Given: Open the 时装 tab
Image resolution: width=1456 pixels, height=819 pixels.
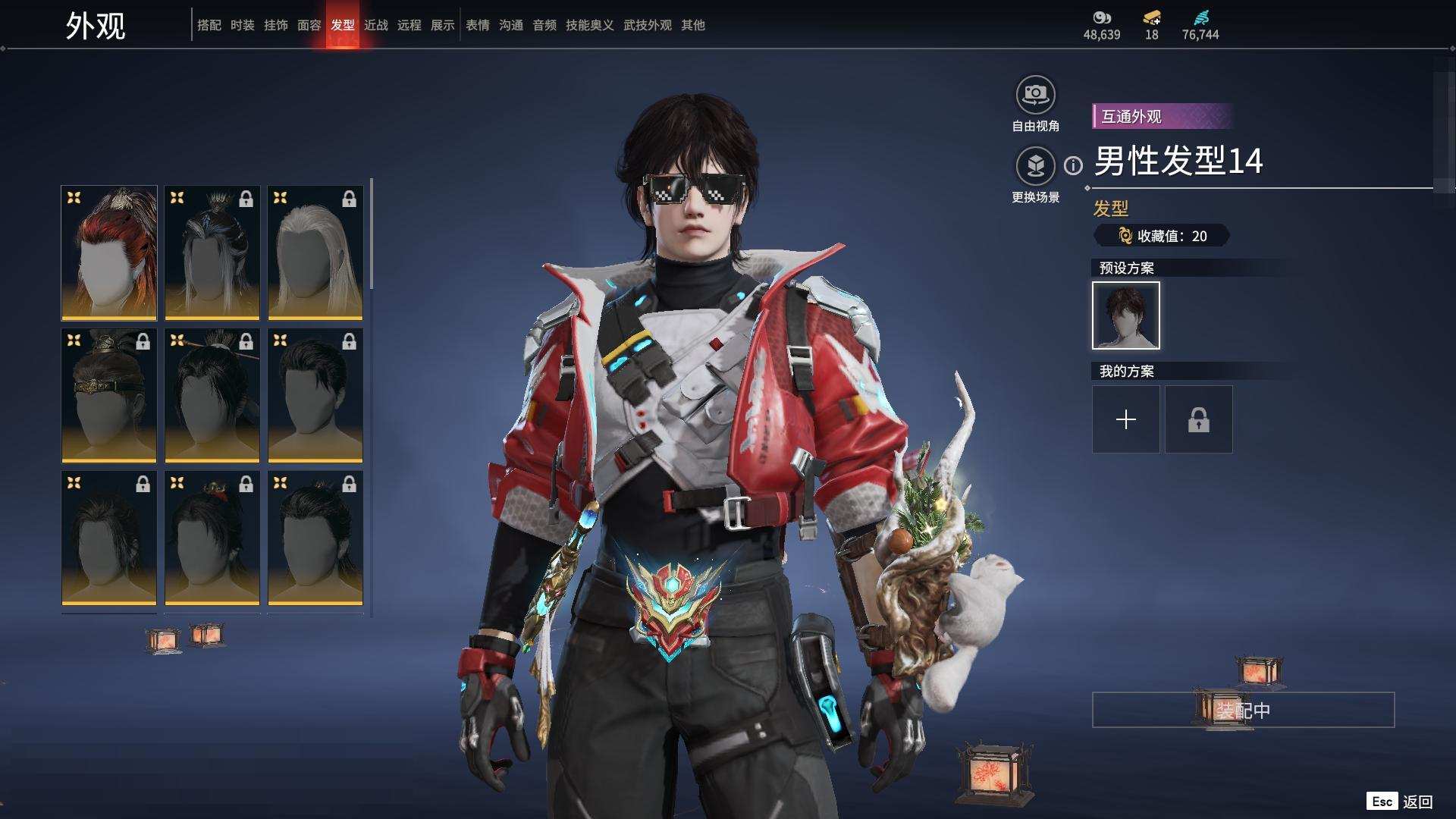Looking at the screenshot, I should (242, 25).
